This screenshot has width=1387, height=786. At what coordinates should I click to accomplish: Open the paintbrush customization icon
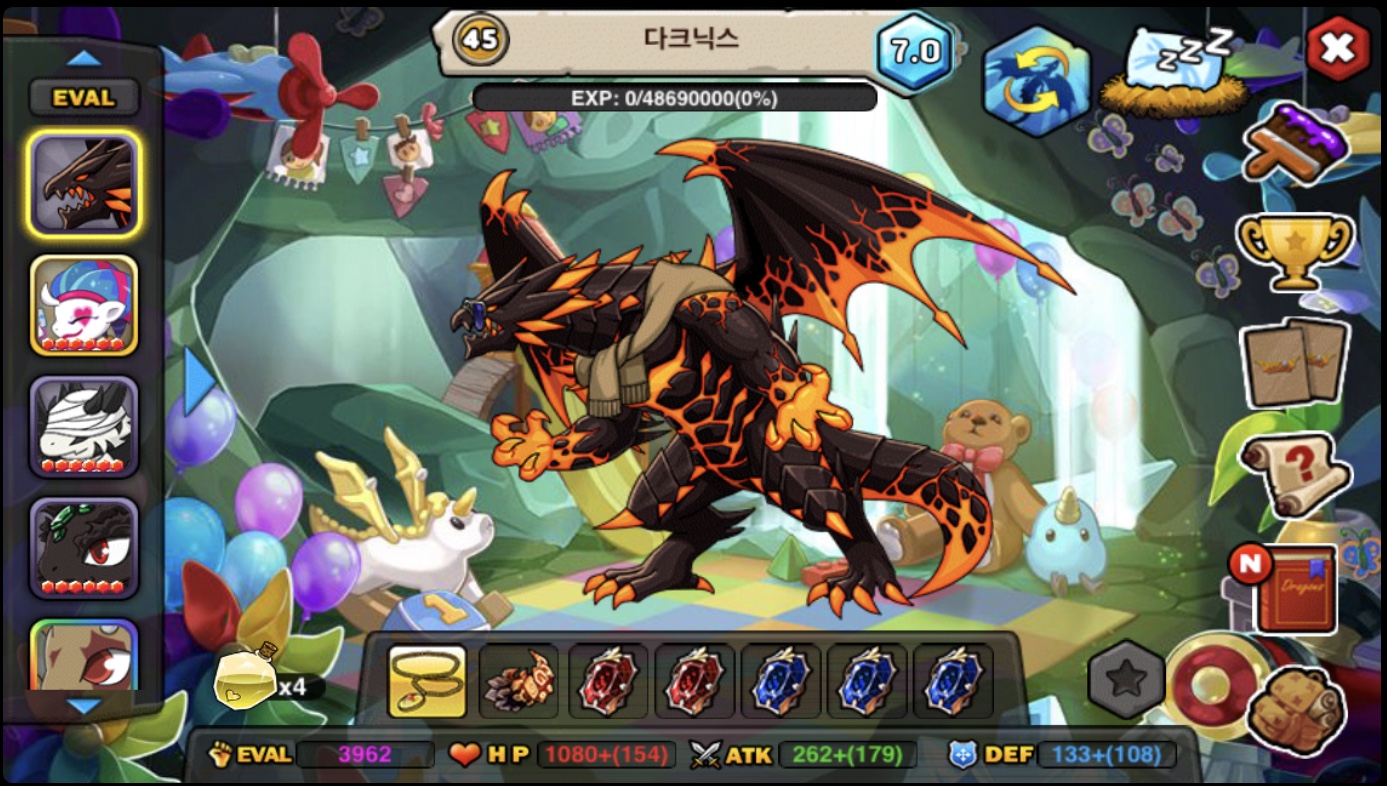pyautogui.click(x=1296, y=145)
